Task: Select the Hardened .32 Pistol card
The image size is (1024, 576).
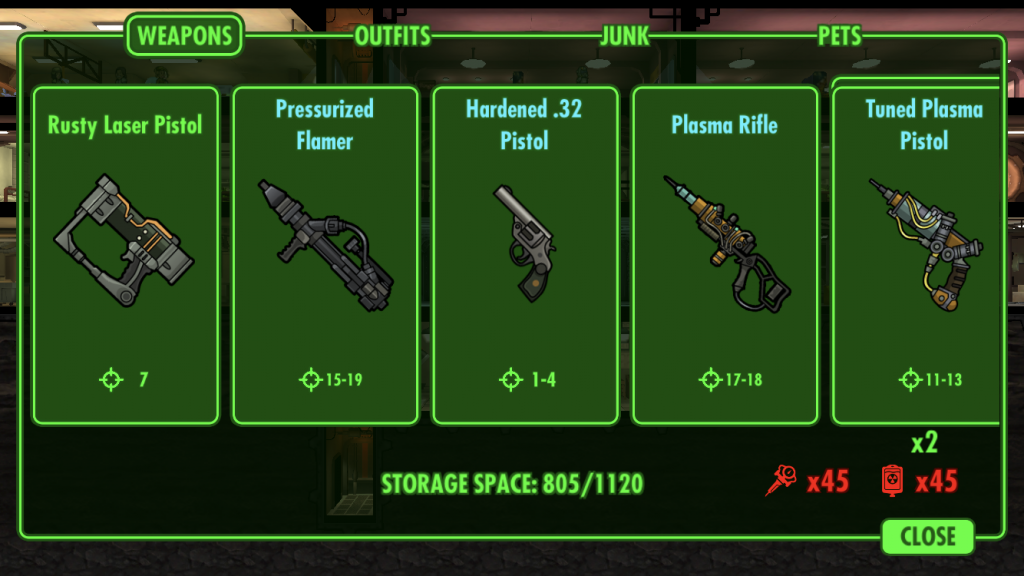Action: pos(525,255)
